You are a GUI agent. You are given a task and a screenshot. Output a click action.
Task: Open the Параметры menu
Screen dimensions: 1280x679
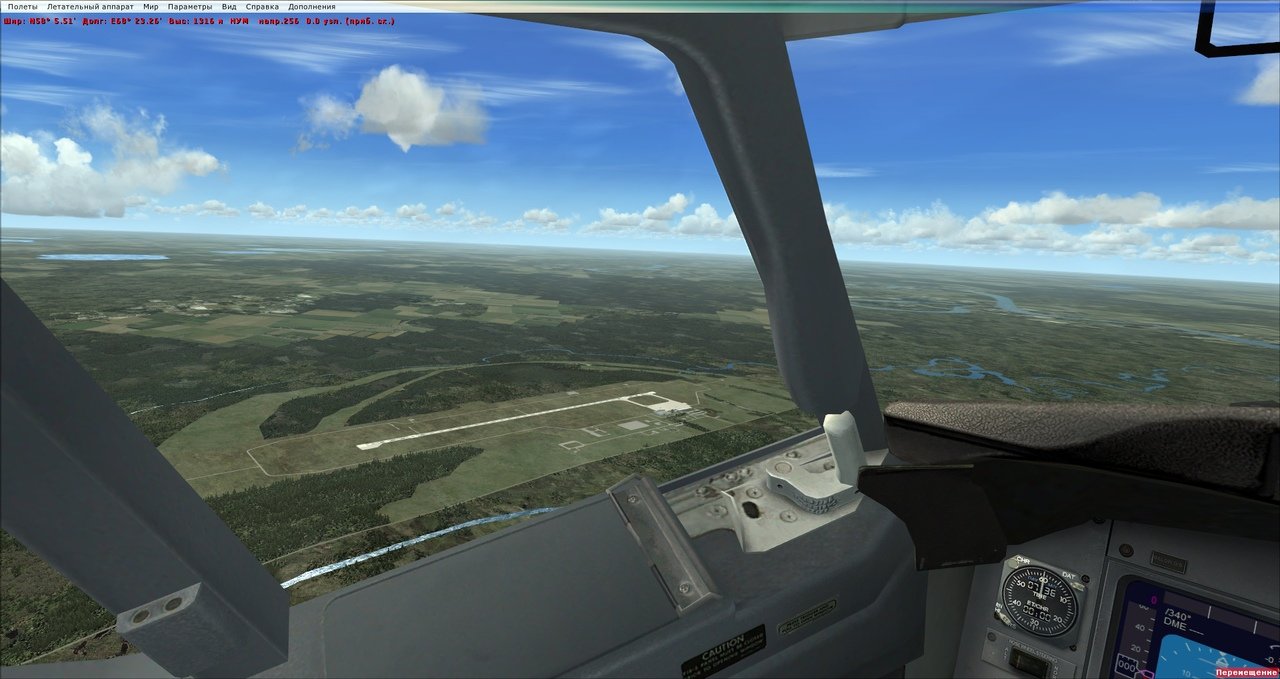point(190,6)
